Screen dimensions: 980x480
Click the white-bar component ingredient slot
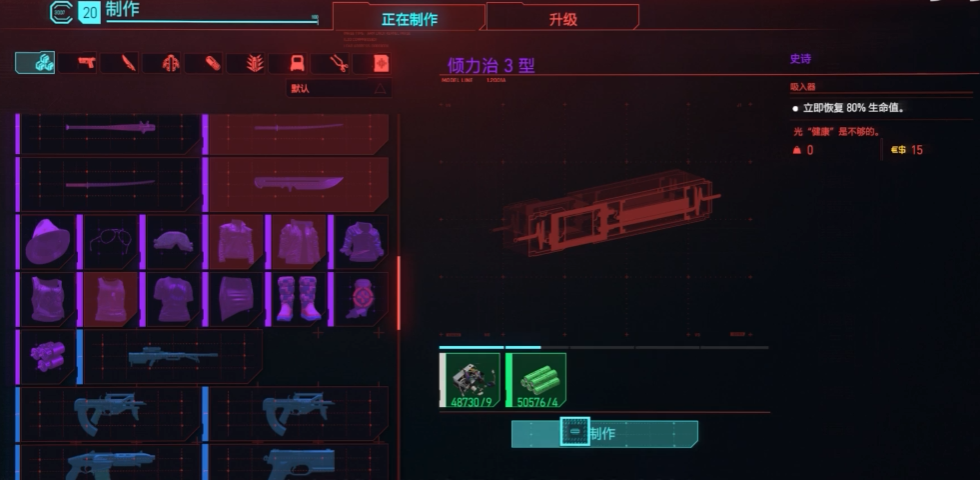pyautogui.click(x=471, y=380)
